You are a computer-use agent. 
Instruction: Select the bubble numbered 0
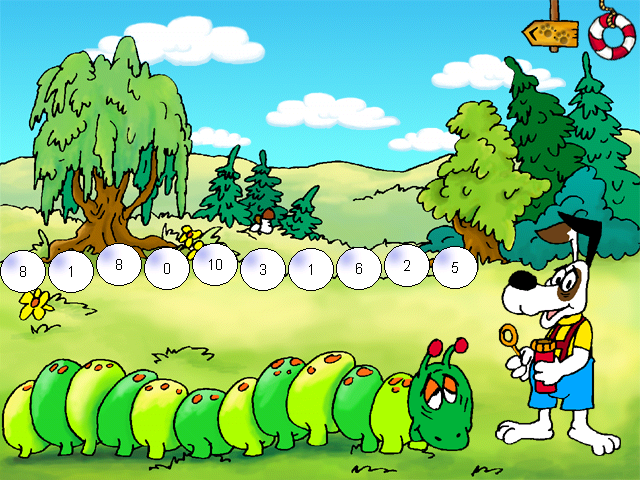tap(166, 269)
